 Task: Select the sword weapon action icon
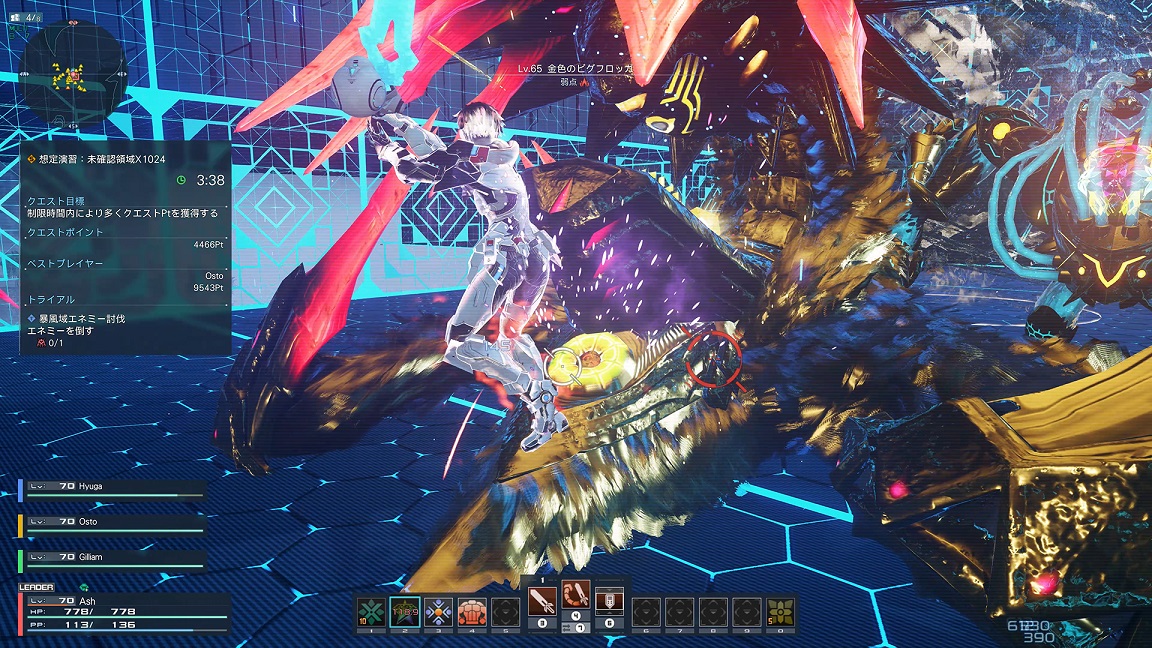click(542, 601)
